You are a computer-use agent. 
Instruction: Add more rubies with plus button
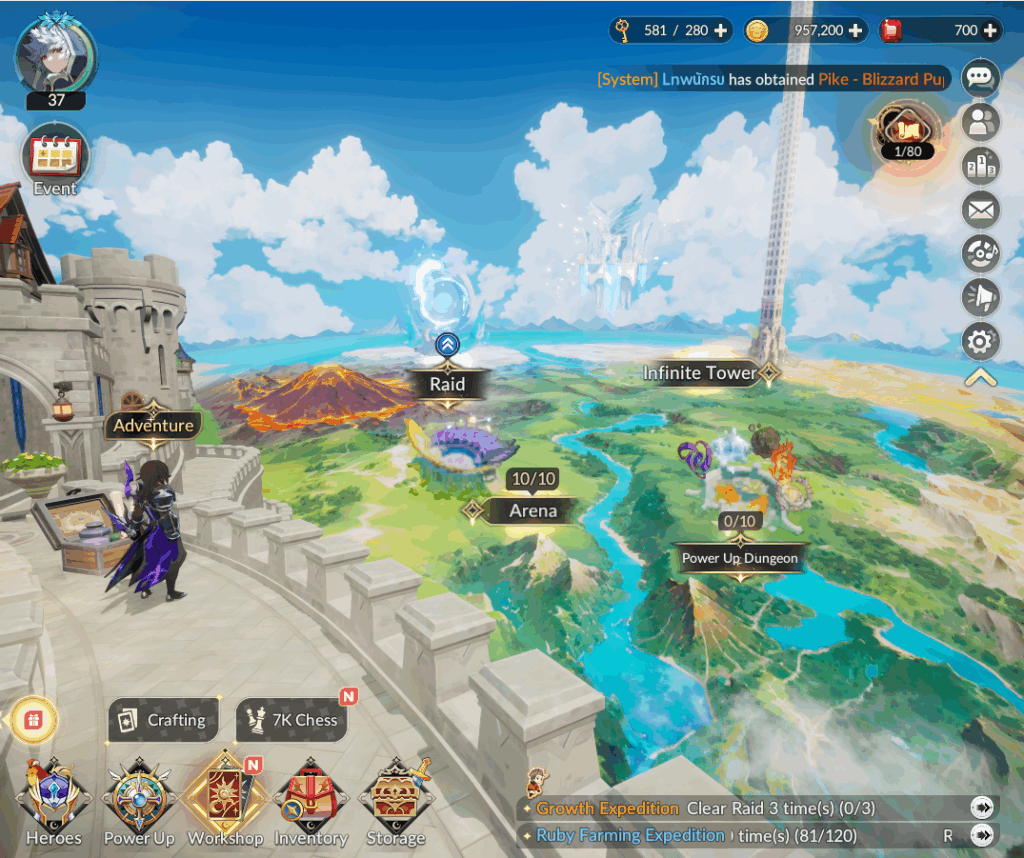click(990, 31)
